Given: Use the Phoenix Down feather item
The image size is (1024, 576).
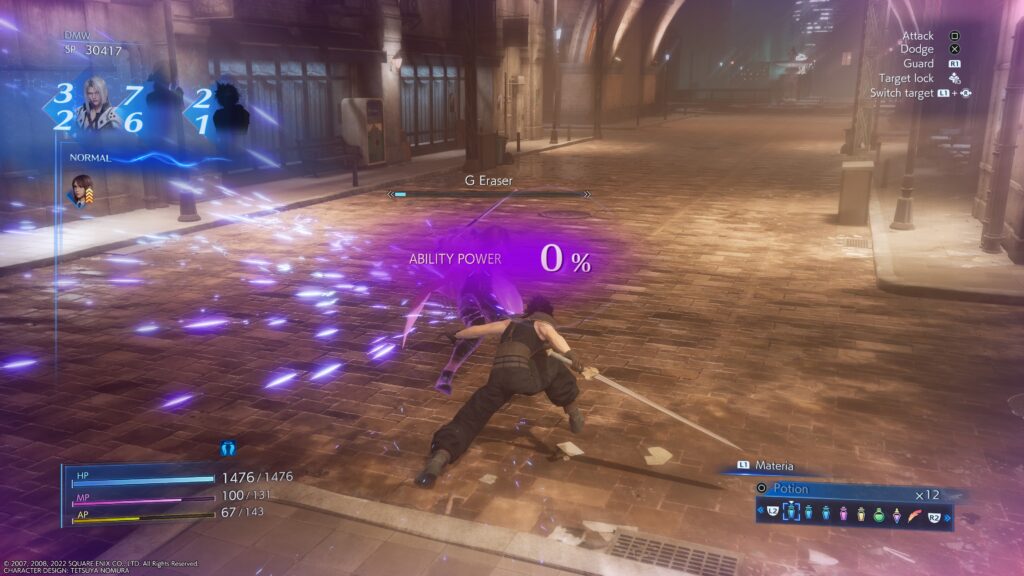Looking at the screenshot, I should pos(914,516).
